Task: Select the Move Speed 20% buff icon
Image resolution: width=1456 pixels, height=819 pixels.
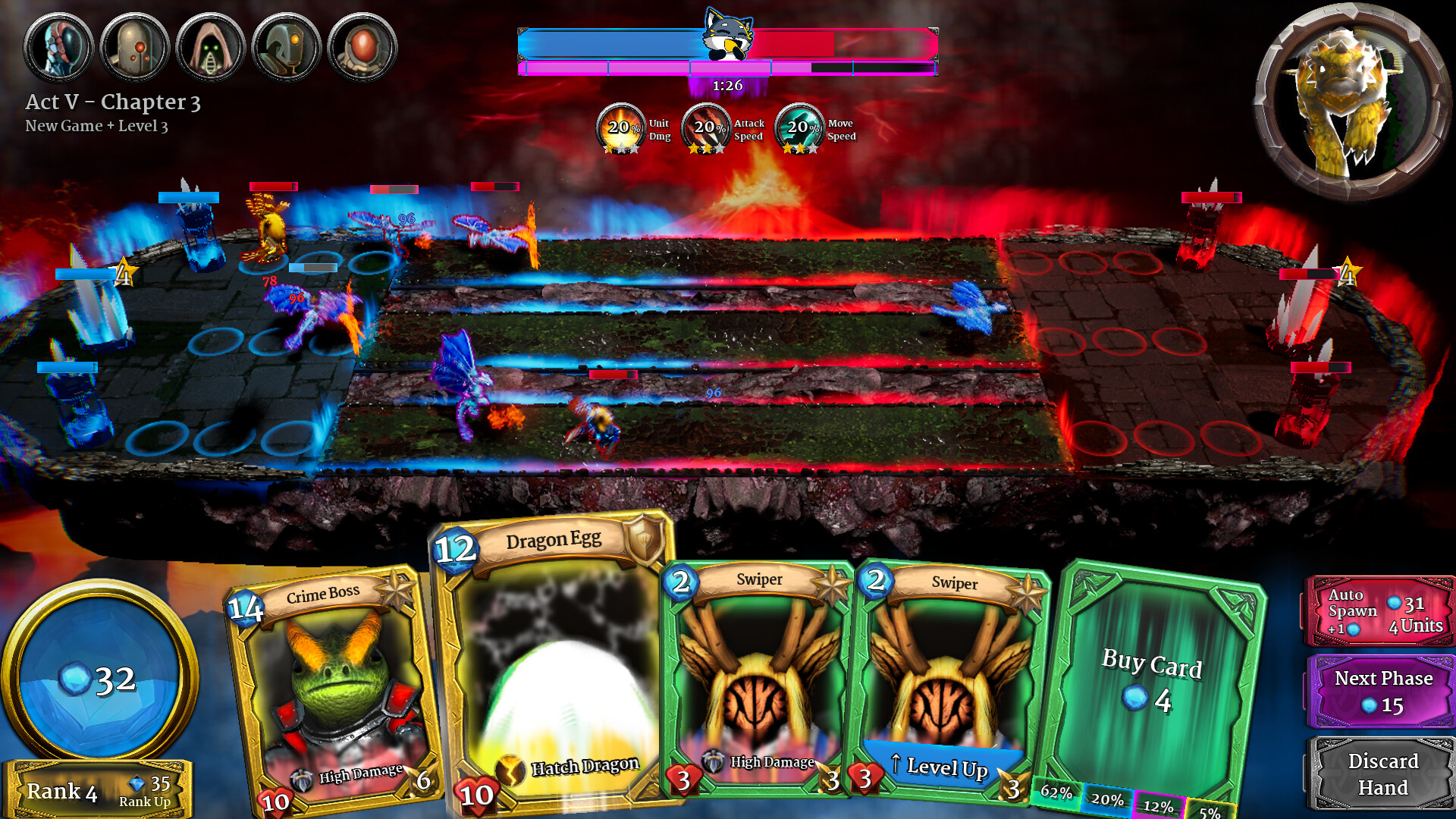Action: 799,127
